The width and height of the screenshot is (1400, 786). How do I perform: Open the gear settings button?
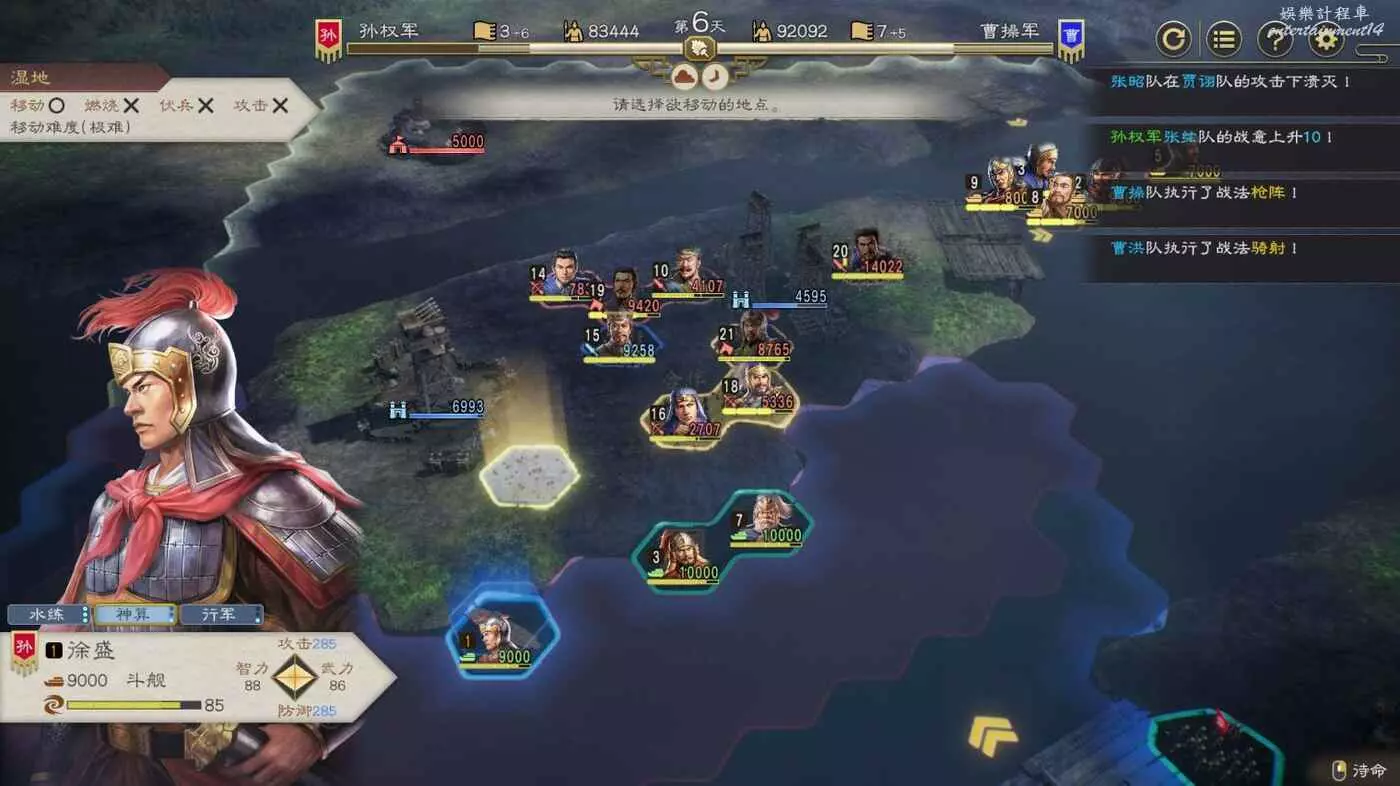point(1326,40)
